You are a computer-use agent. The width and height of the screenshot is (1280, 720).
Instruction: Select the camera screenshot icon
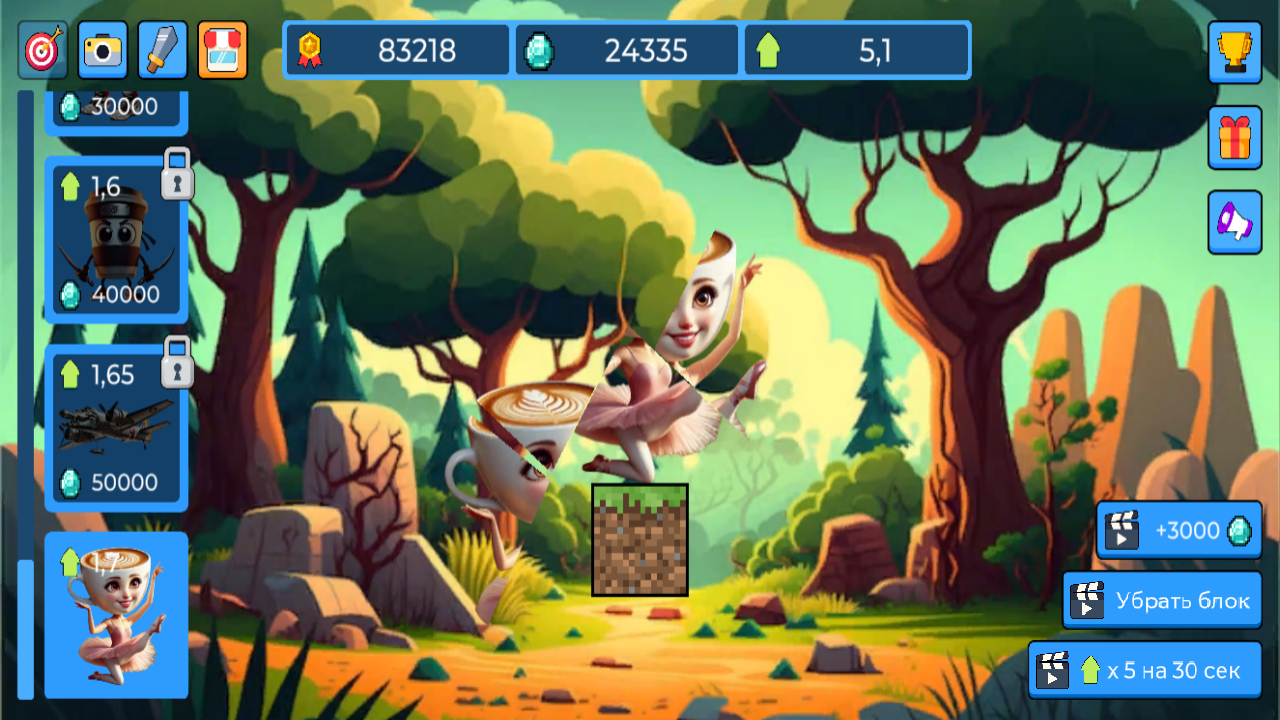point(103,50)
